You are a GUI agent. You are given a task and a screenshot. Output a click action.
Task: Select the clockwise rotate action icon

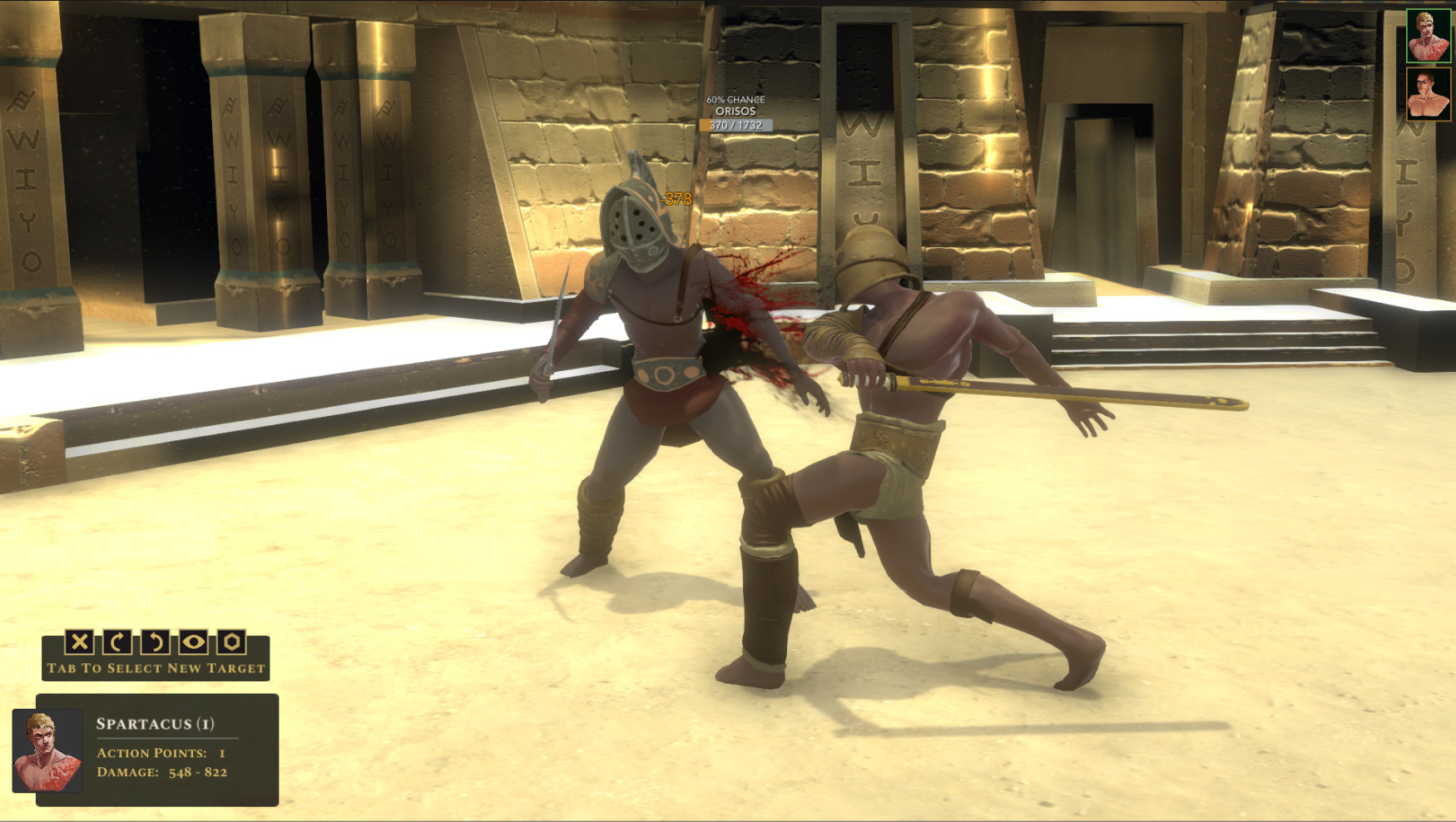point(117,642)
